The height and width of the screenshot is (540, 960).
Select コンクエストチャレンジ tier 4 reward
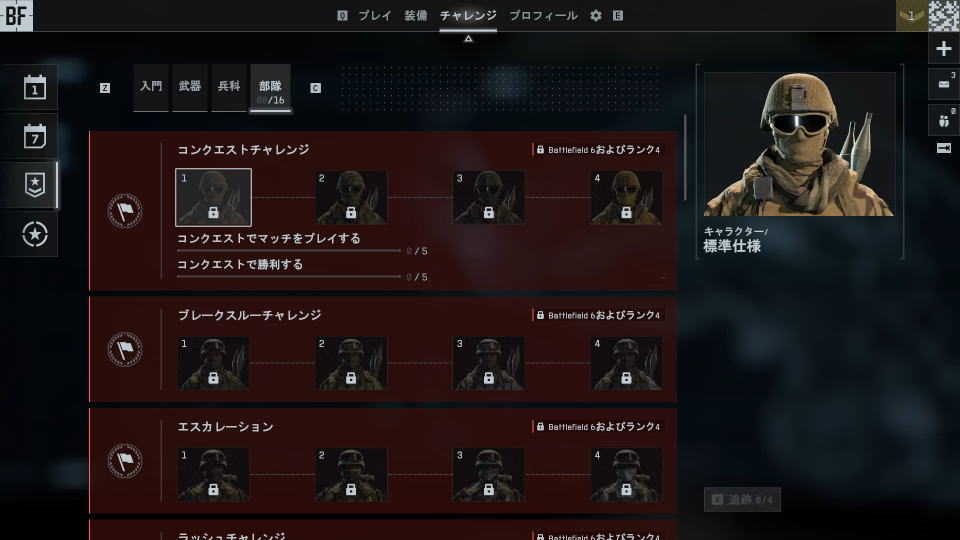pos(626,197)
